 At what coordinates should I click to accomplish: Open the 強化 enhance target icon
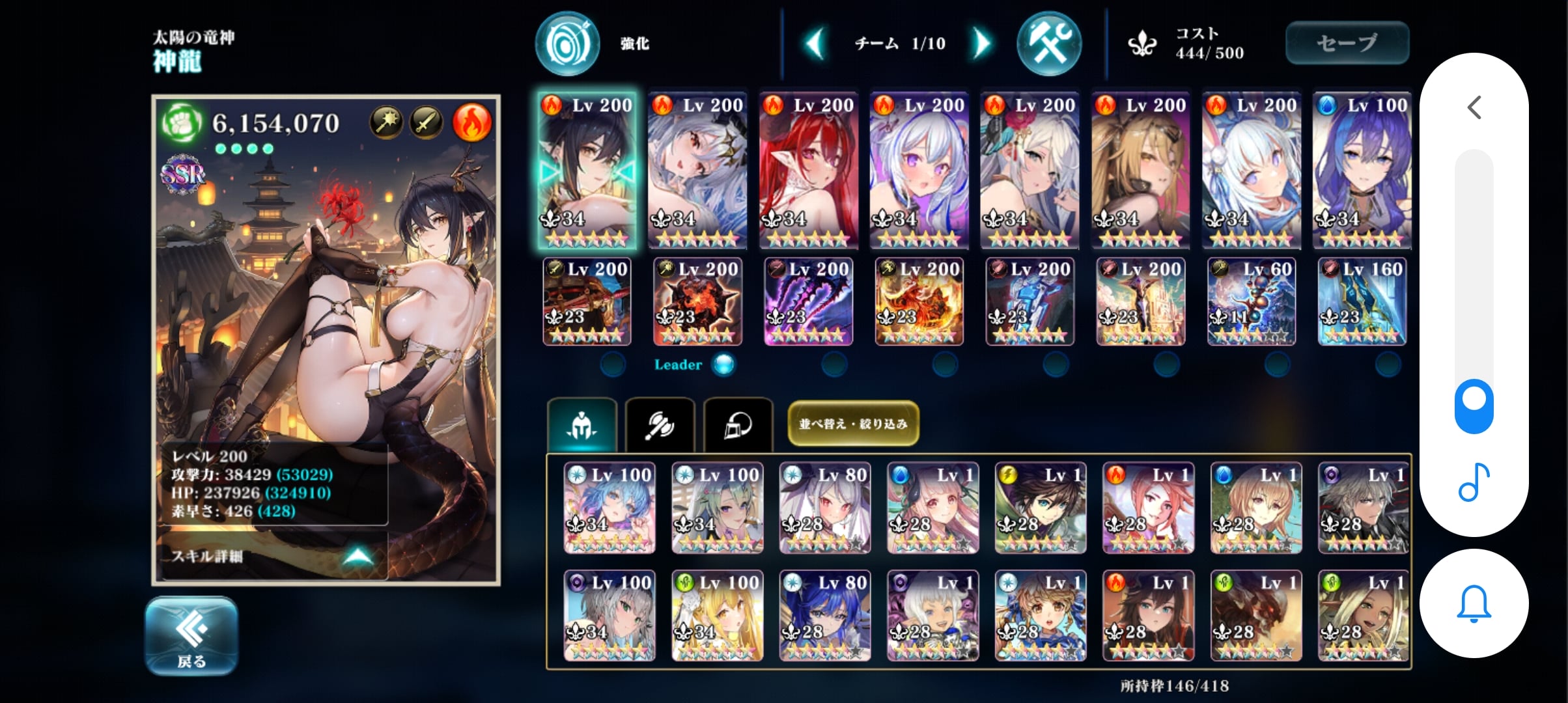click(567, 44)
